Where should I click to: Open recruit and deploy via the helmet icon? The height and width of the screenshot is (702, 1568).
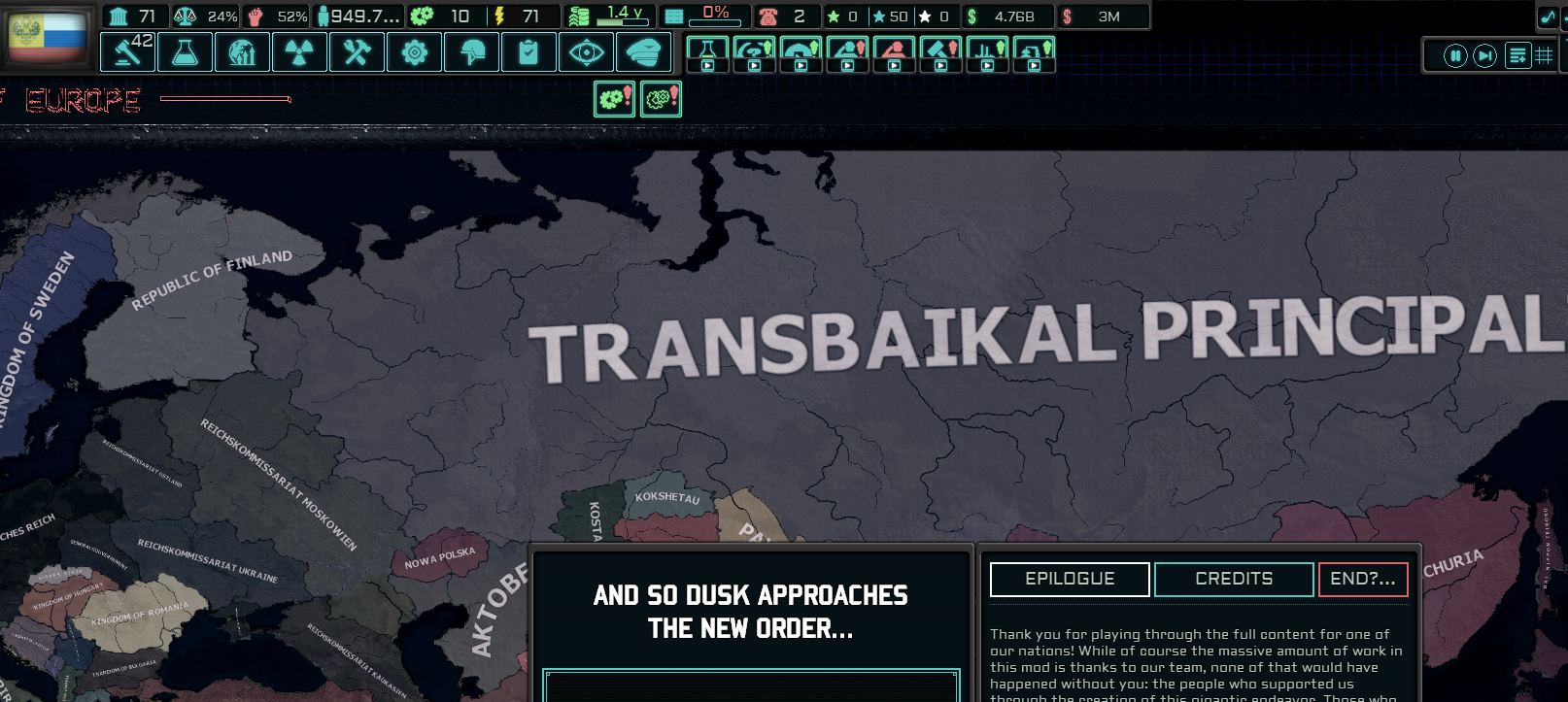pos(471,51)
